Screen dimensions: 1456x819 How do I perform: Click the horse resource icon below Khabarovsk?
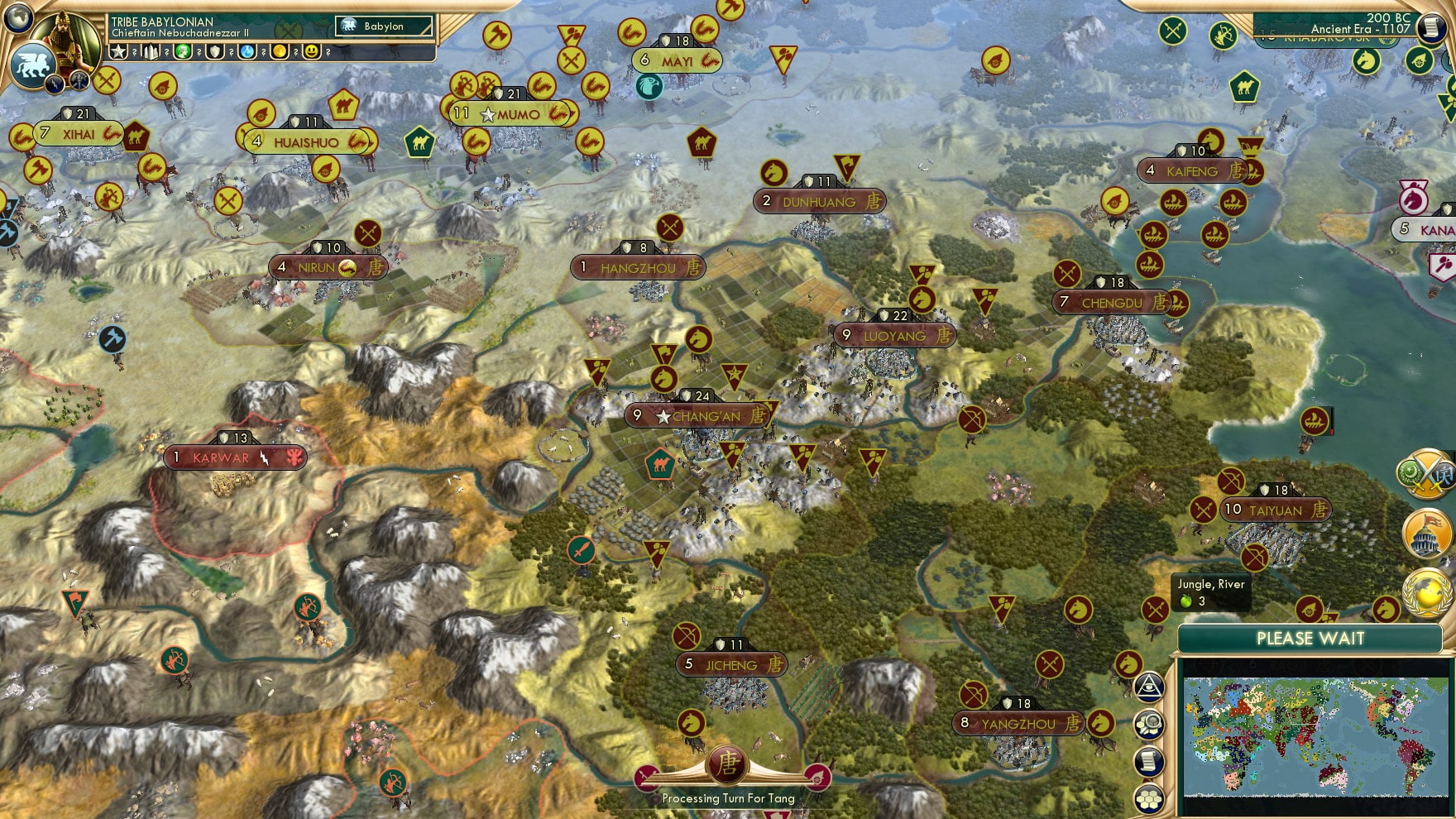pos(1367,60)
